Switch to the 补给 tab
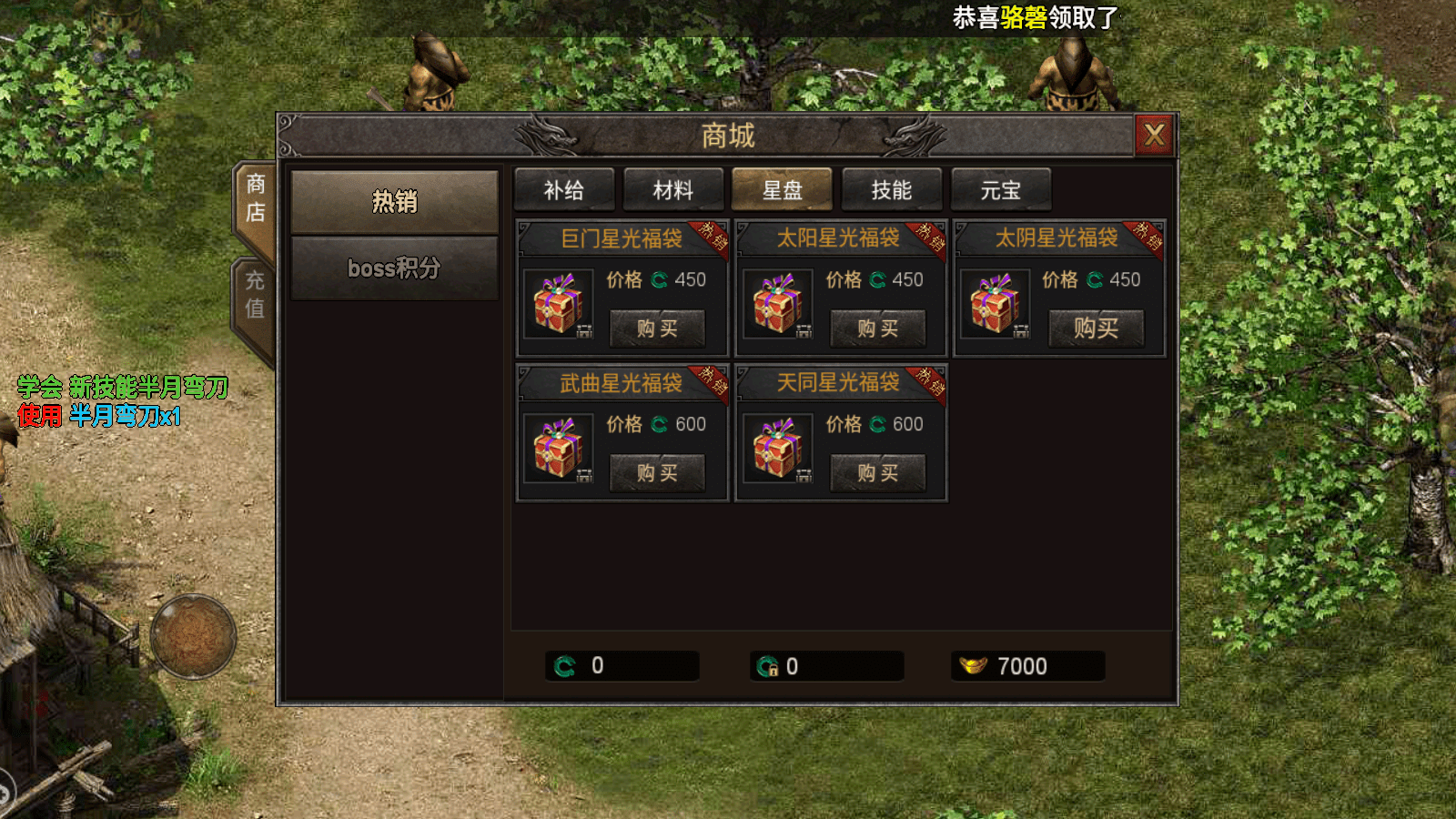Screen dimensions: 1456x819 click(x=564, y=190)
